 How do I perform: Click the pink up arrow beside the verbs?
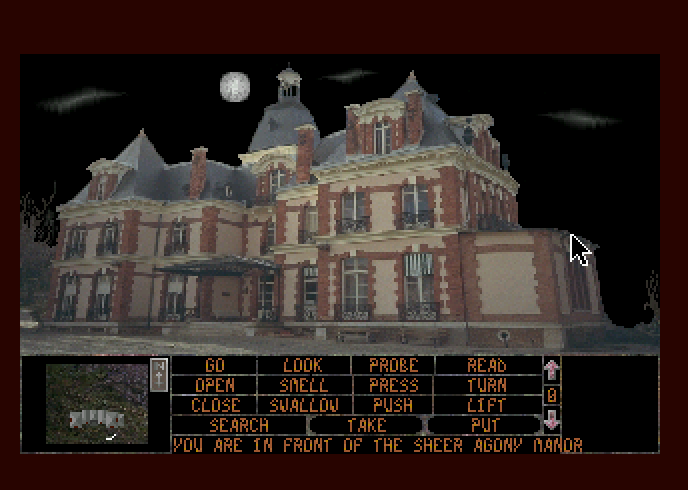(x=551, y=369)
